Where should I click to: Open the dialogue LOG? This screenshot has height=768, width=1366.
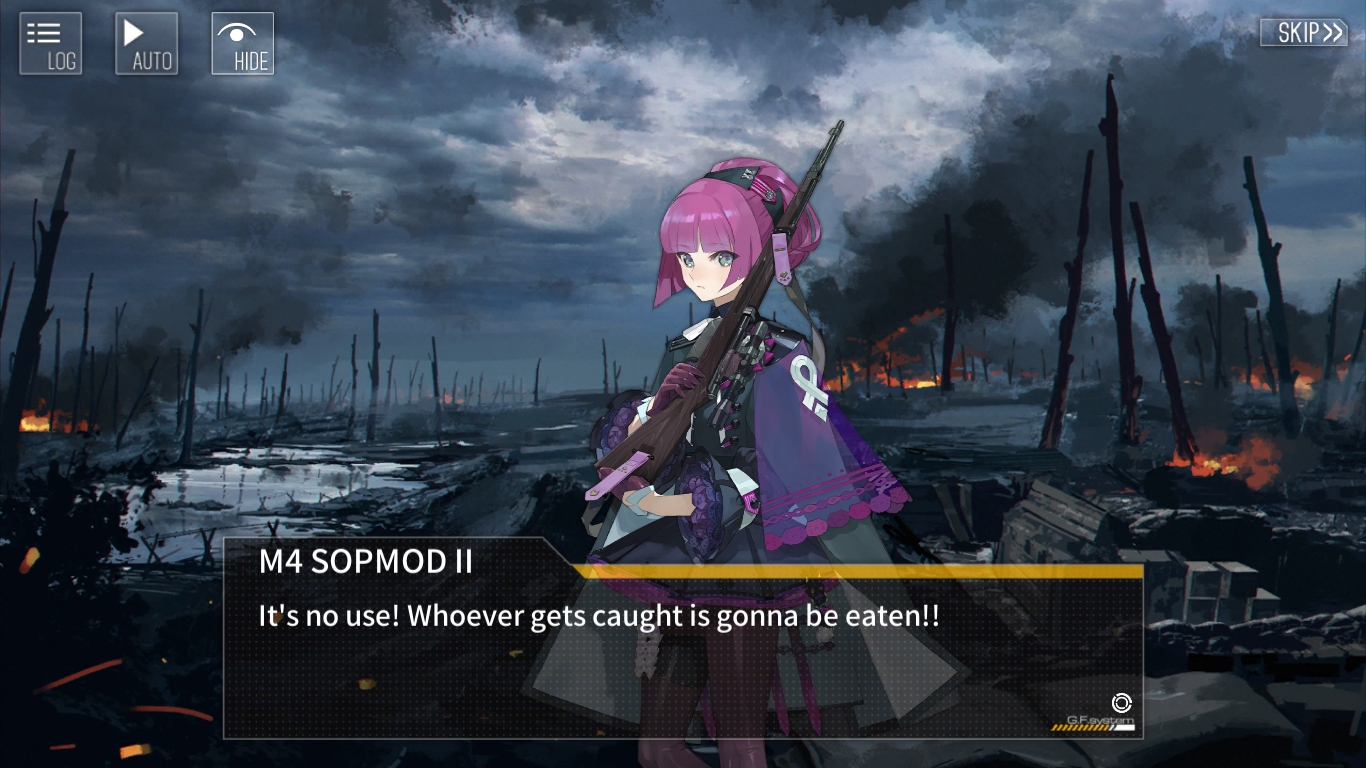pos(50,43)
